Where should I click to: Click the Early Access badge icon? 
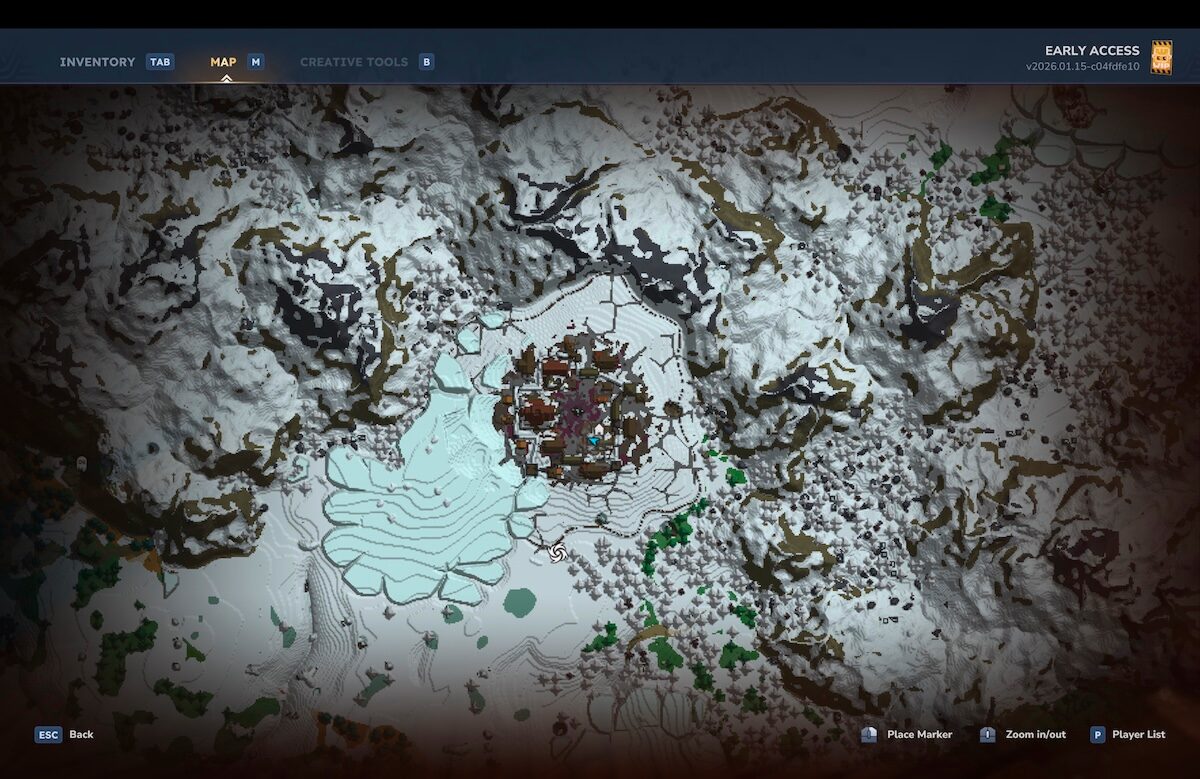[x=1161, y=57]
